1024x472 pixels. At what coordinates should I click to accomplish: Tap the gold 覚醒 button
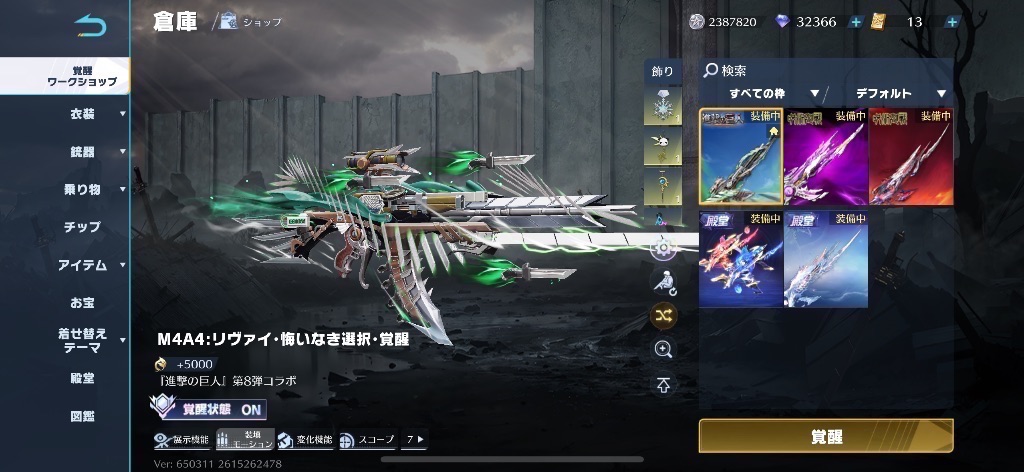825,436
